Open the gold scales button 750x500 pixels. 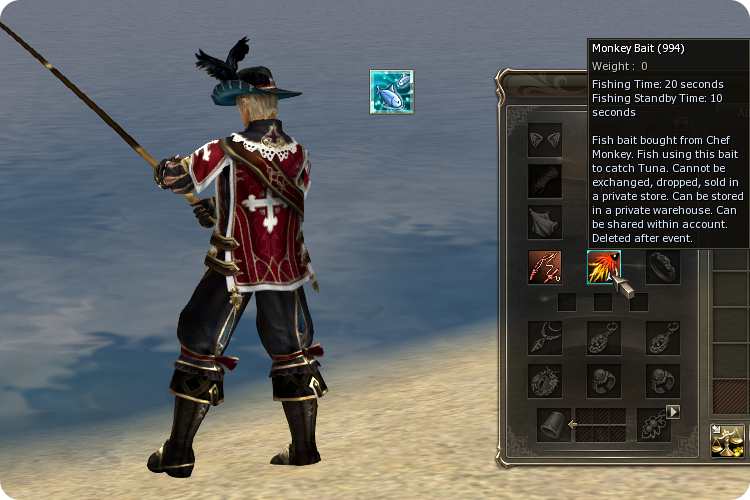click(x=727, y=440)
